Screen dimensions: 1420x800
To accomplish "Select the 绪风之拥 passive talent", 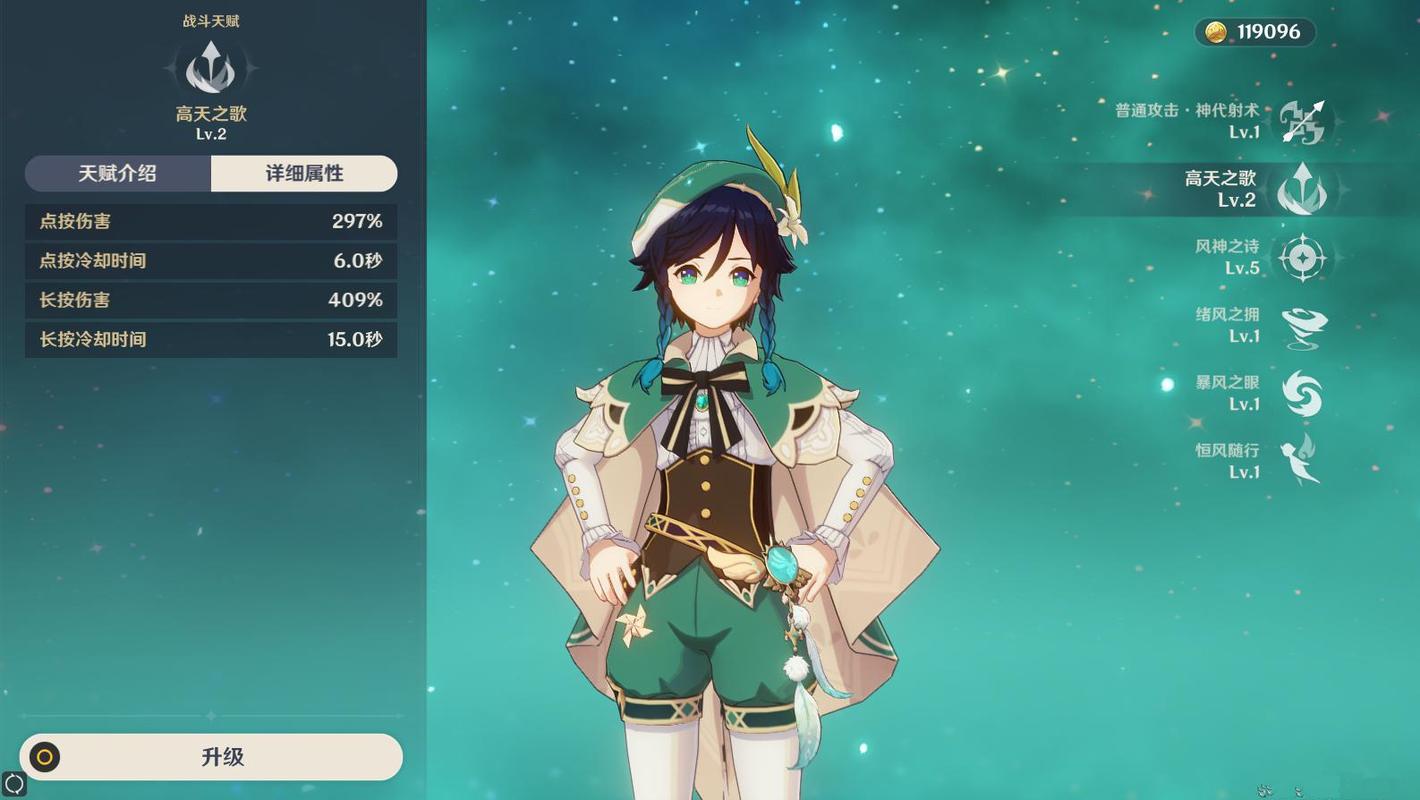I will pos(1302,326).
